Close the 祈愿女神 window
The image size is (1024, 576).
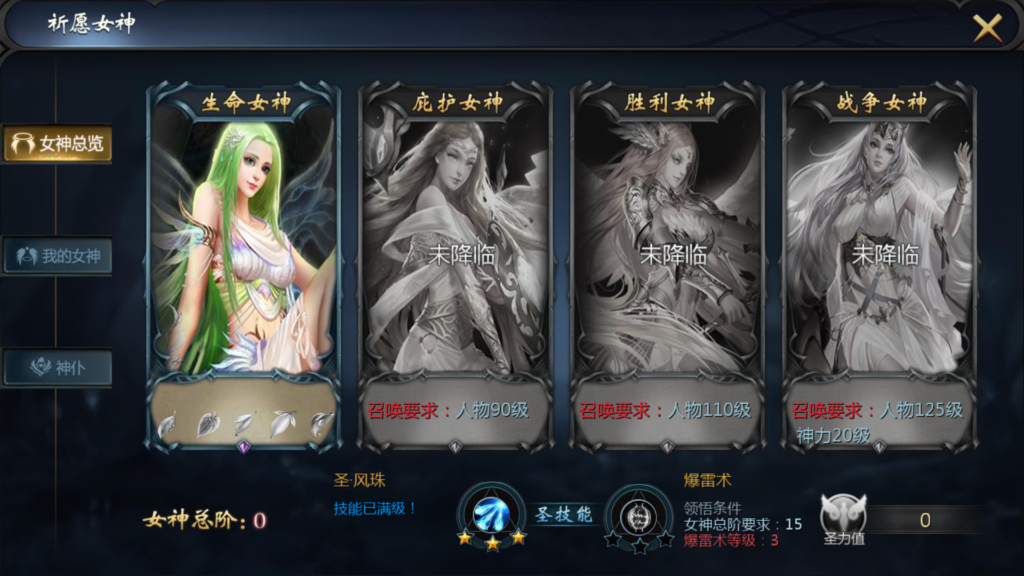(987, 28)
